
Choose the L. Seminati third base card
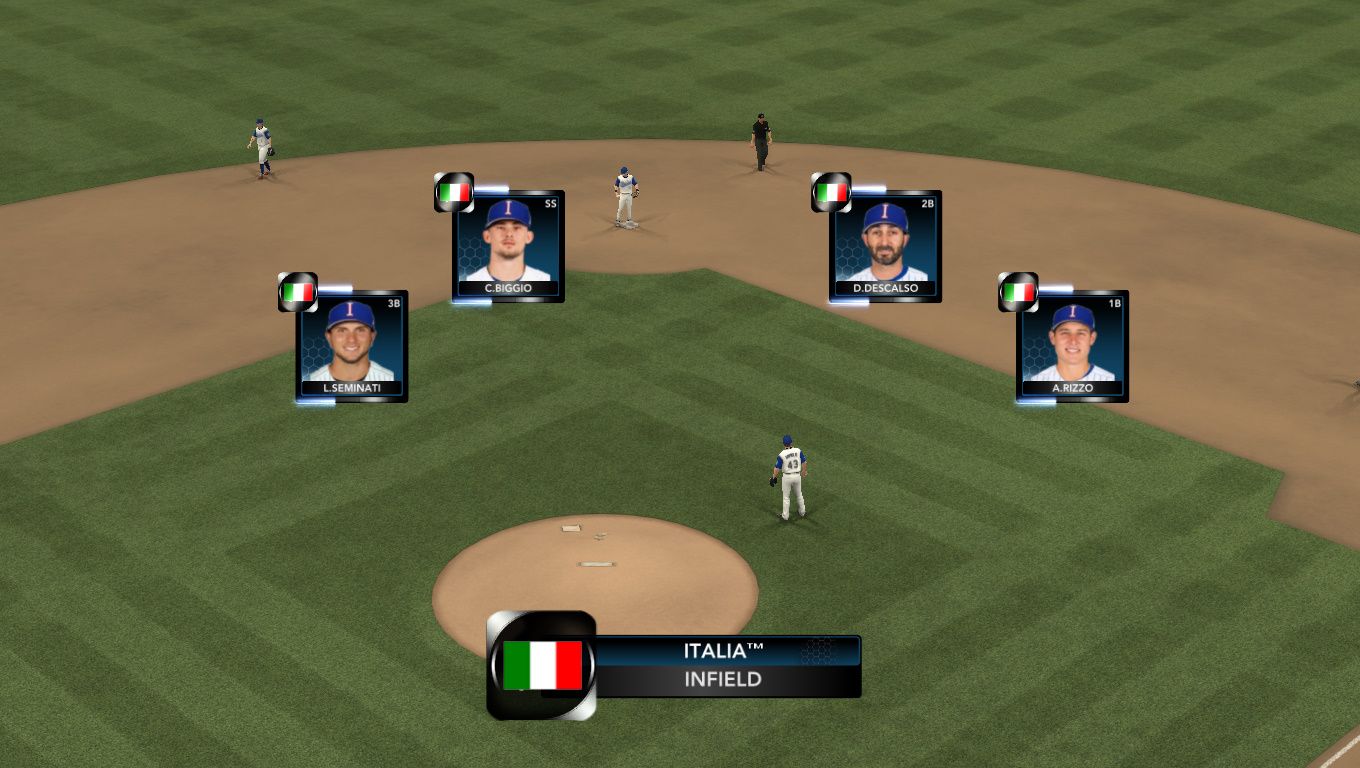pyautogui.click(x=351, y=345)
